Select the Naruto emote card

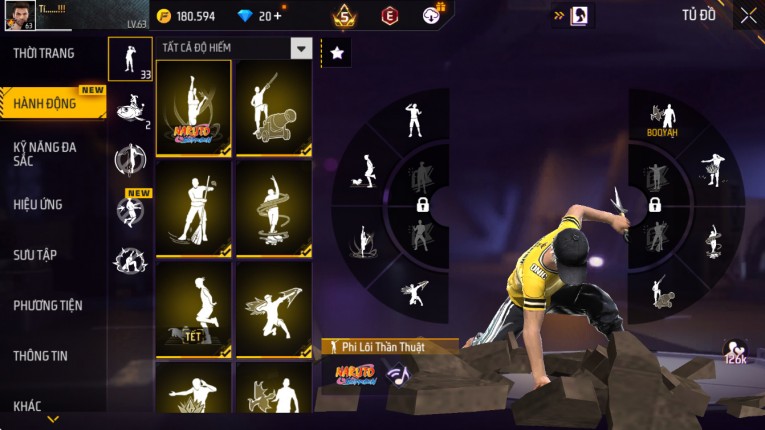[x=193, y=108]
